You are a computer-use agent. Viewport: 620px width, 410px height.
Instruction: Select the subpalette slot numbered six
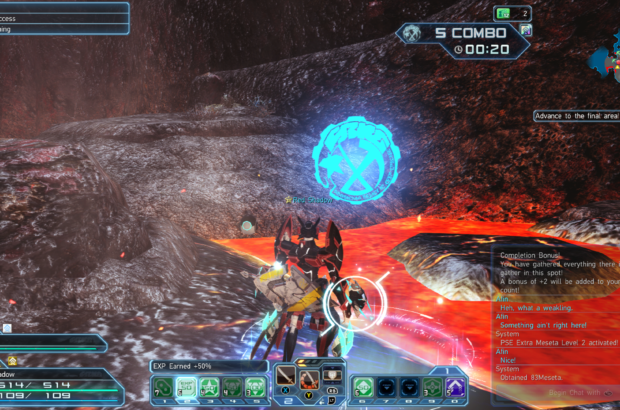point(361,386)
